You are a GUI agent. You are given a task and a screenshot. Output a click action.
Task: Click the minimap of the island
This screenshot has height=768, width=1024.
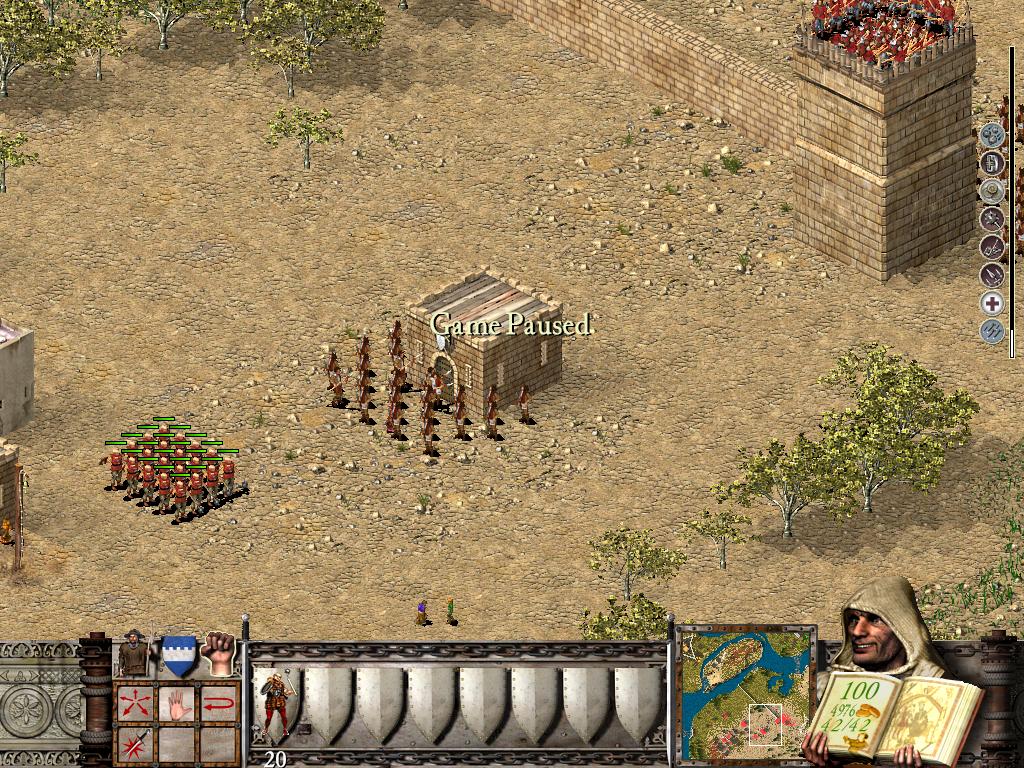pyautogui.click(x=746, y=692)
